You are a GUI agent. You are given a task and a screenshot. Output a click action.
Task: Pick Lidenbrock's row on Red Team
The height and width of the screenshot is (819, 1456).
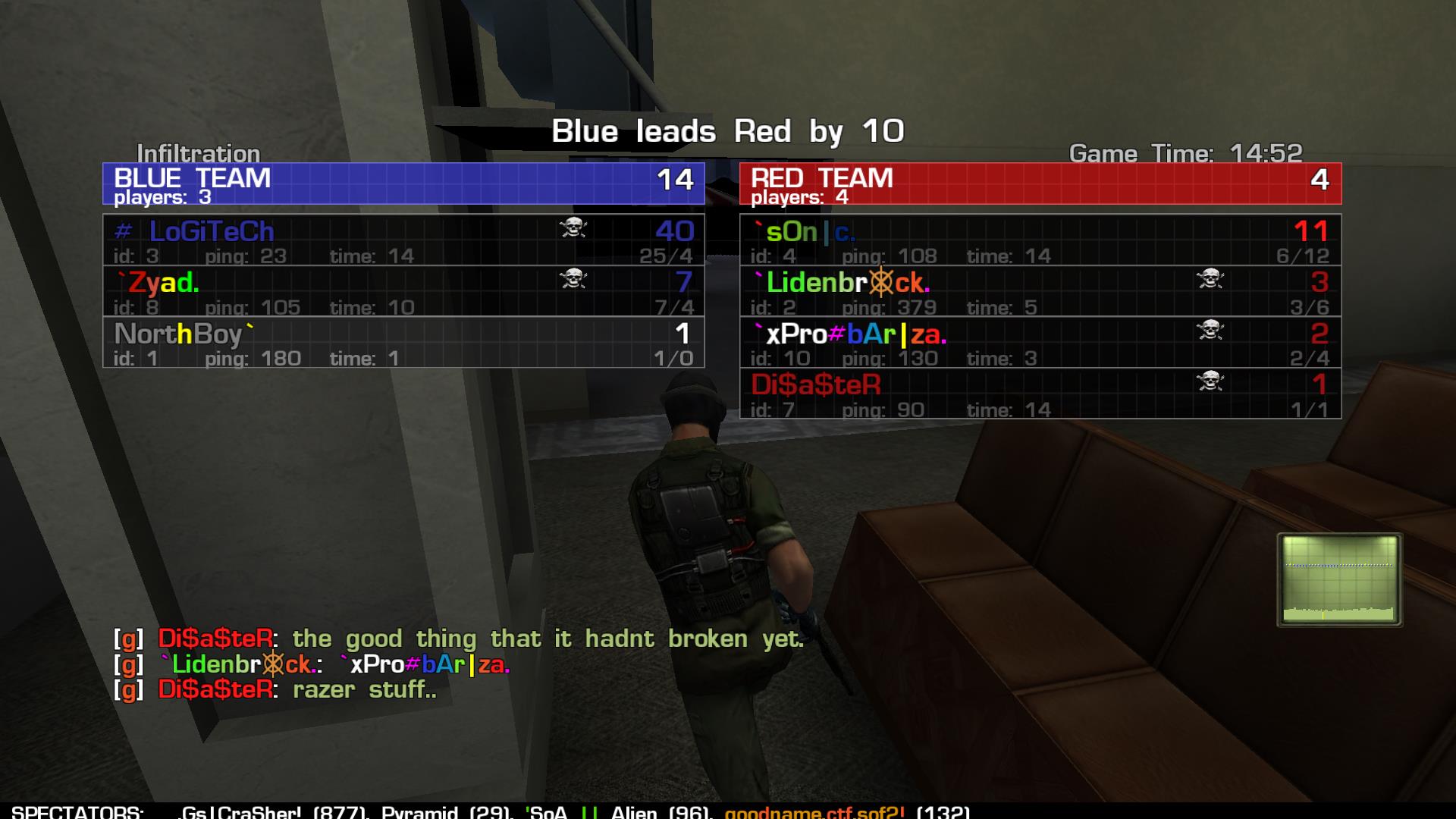point(1040,291)
